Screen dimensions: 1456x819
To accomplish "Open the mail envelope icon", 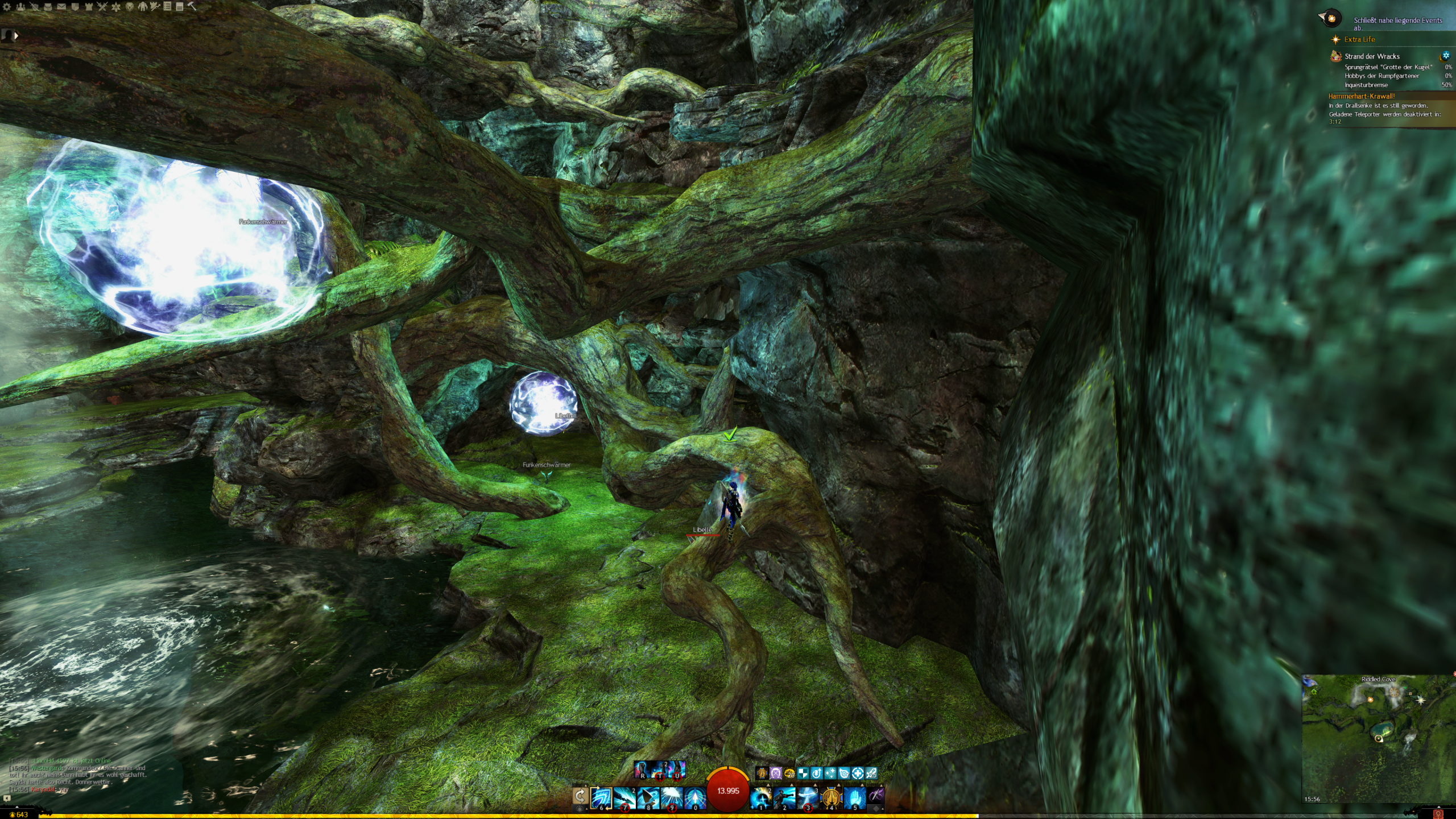I will (61, 7).
